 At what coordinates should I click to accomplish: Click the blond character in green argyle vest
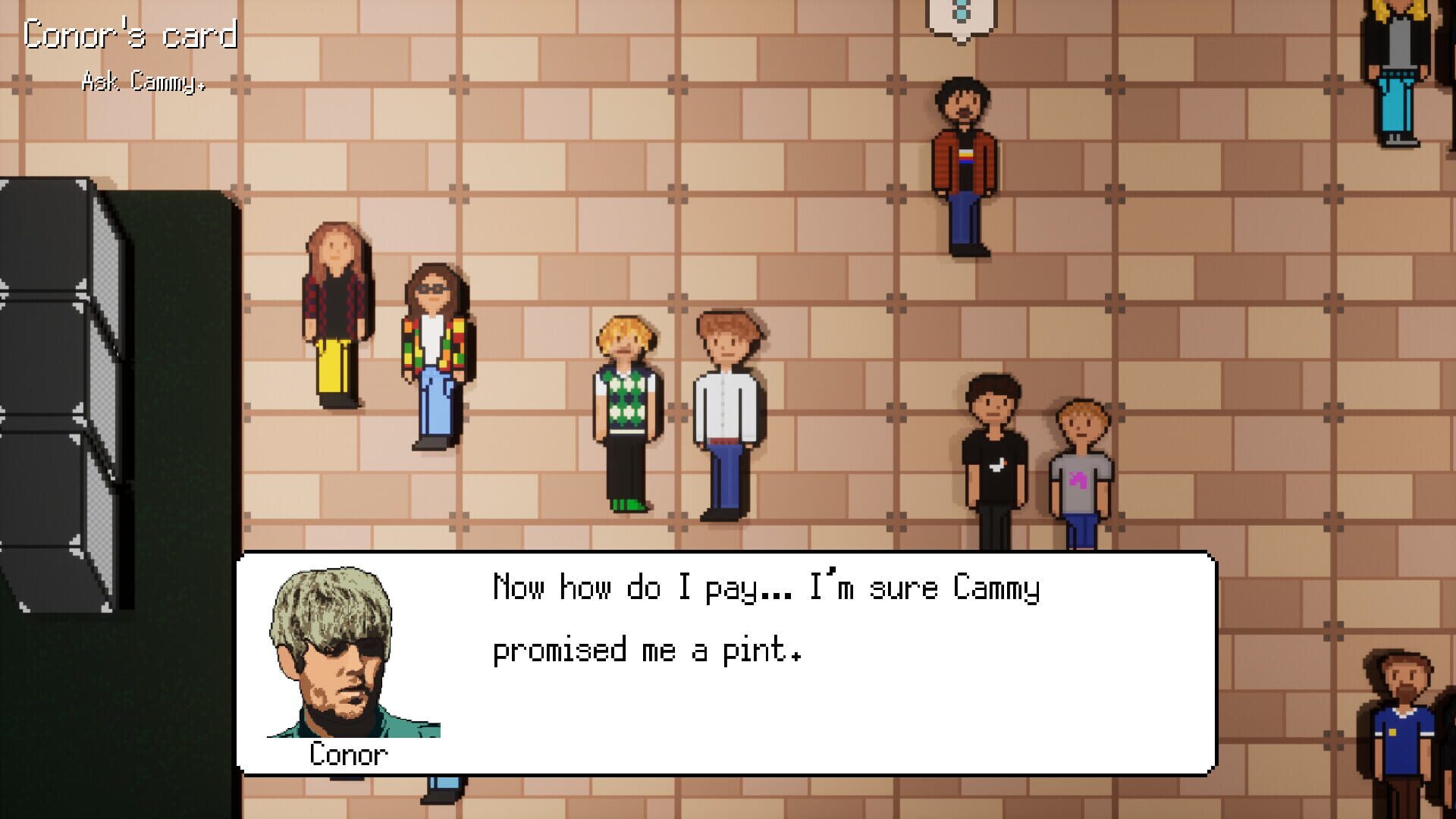tap(626, 402)
